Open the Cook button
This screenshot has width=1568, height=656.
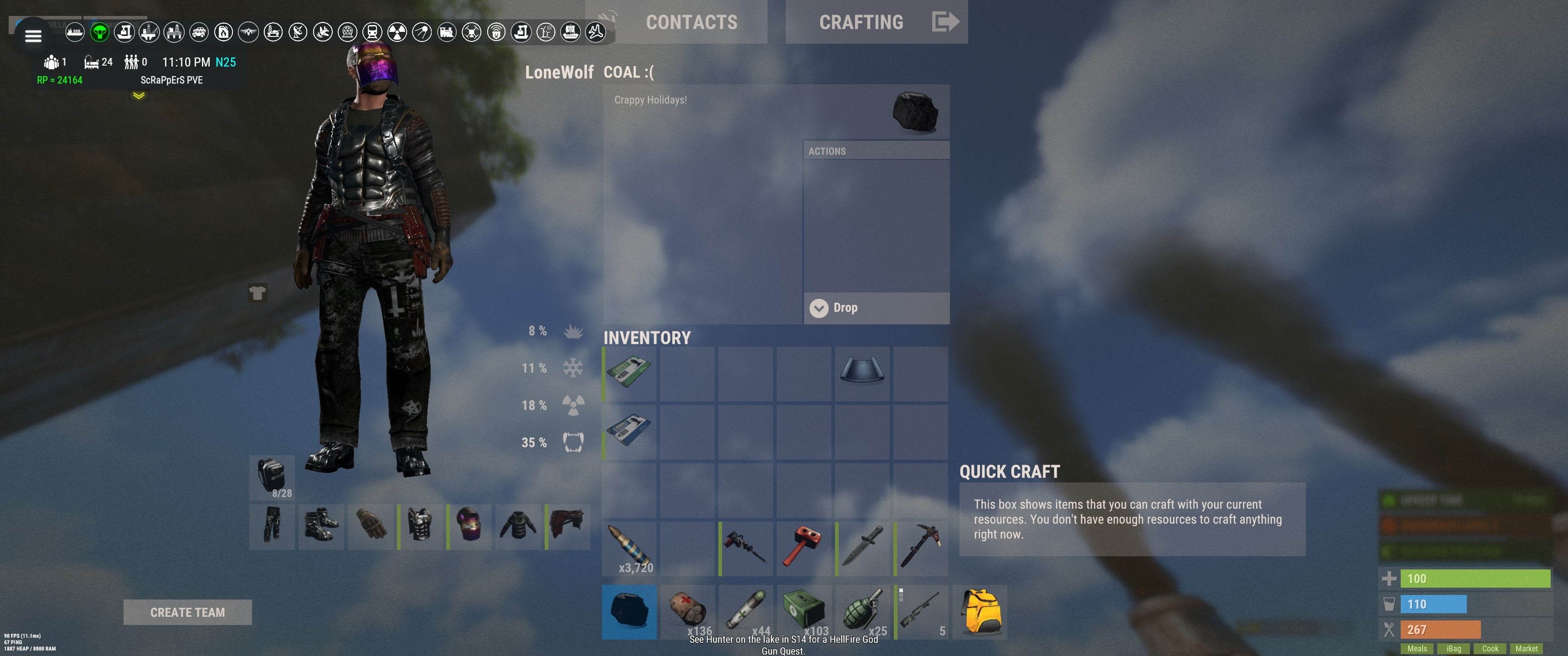(1490, 649)
